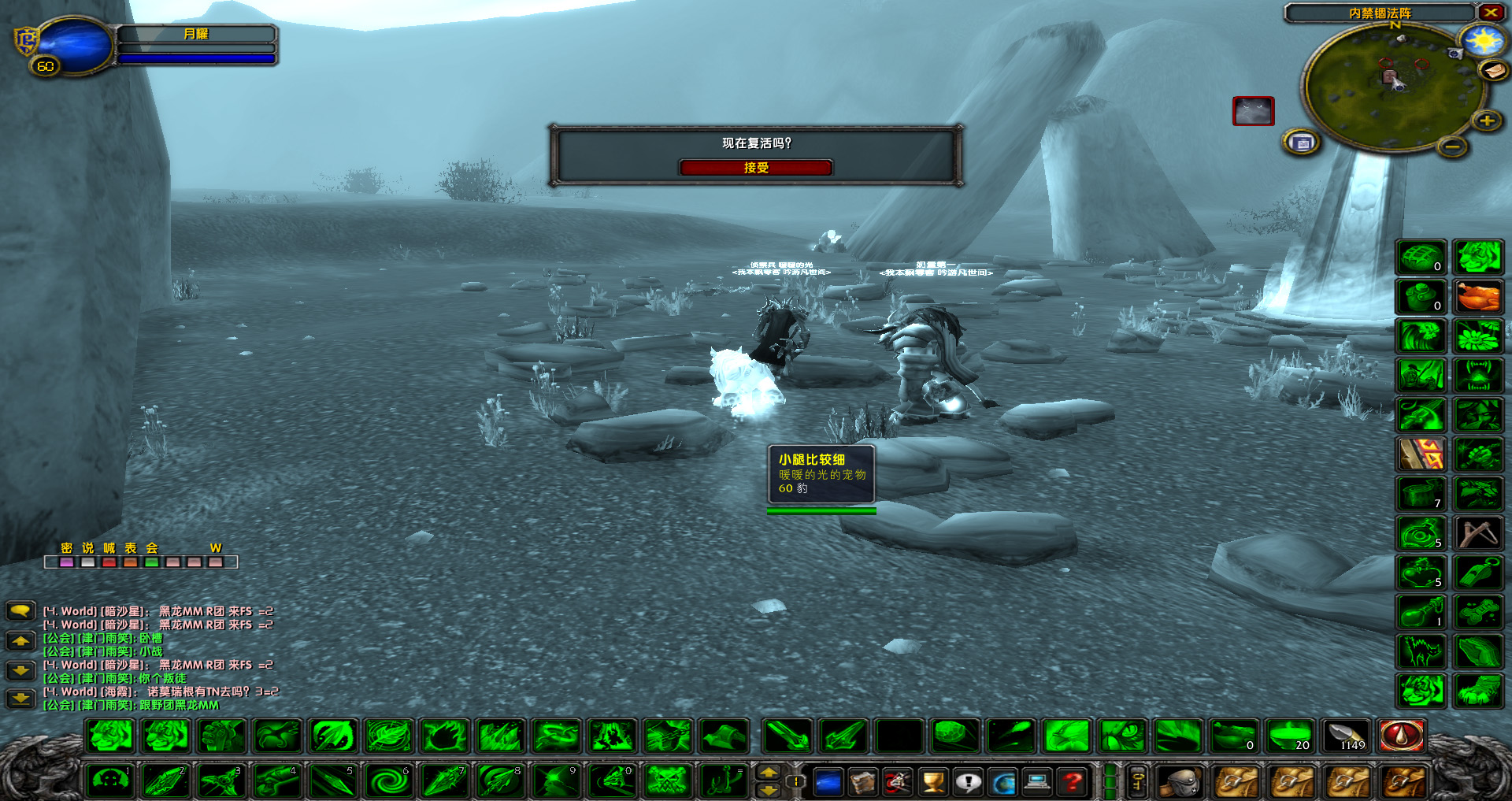Click the mail envelope icon beside the minimap

(x=1495, y=71)
